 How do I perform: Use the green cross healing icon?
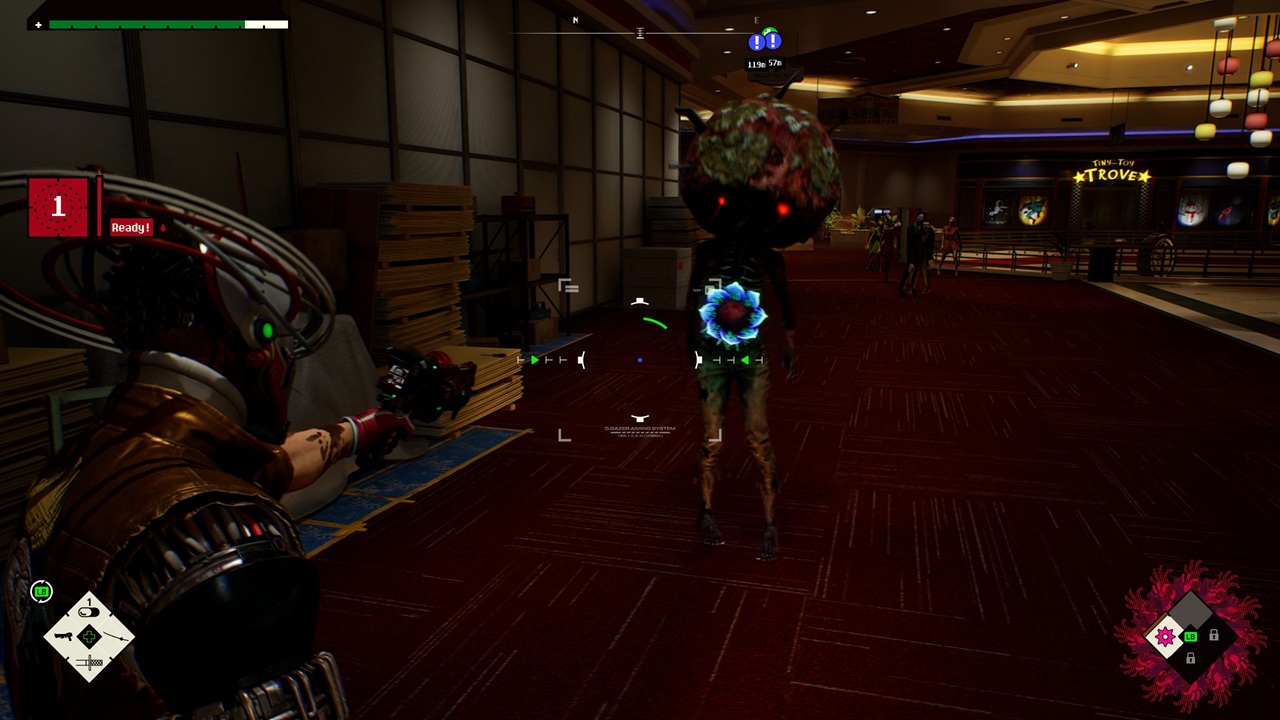point(89,636)
